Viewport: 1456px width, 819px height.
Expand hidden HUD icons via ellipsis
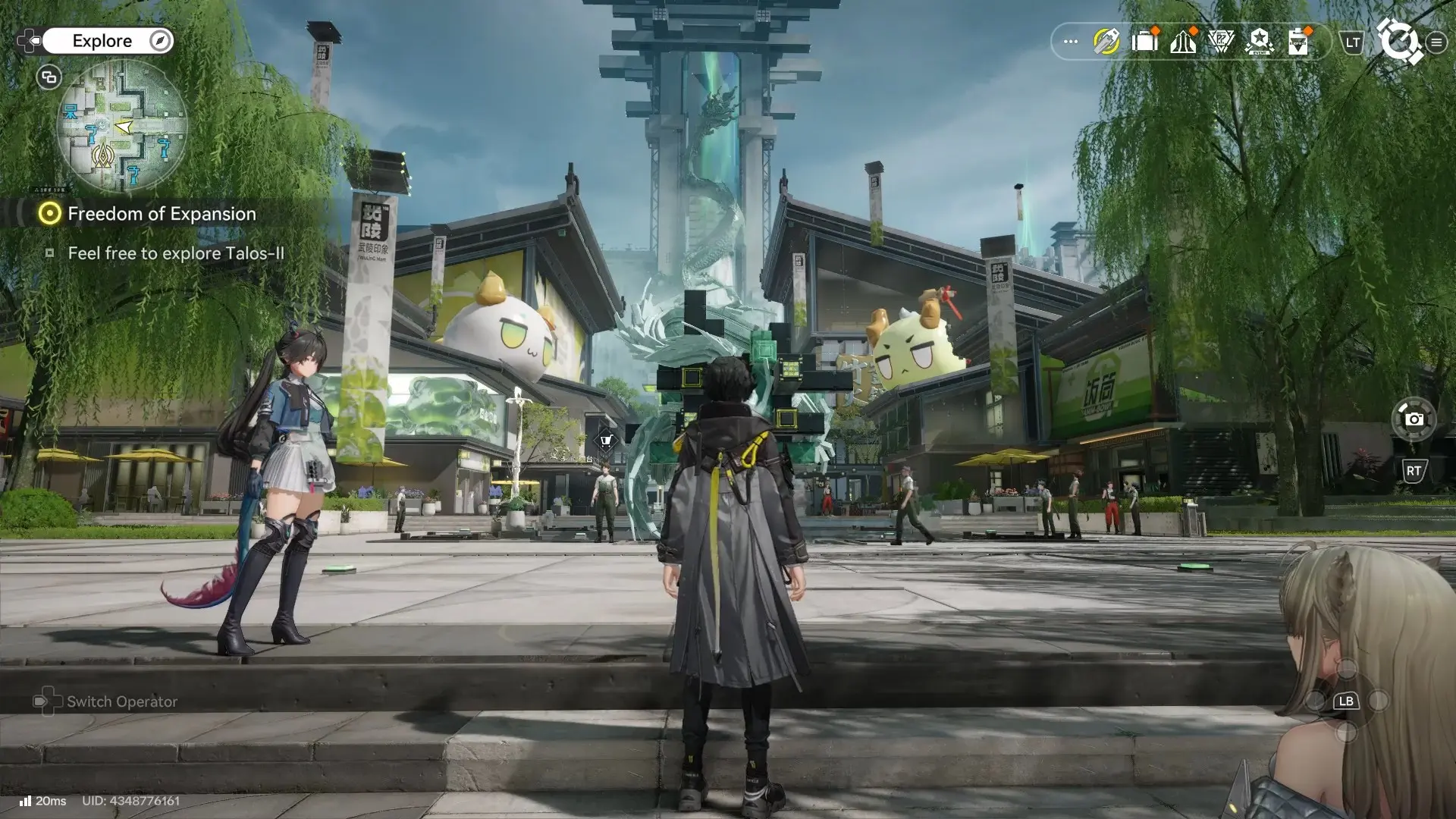1069,42
